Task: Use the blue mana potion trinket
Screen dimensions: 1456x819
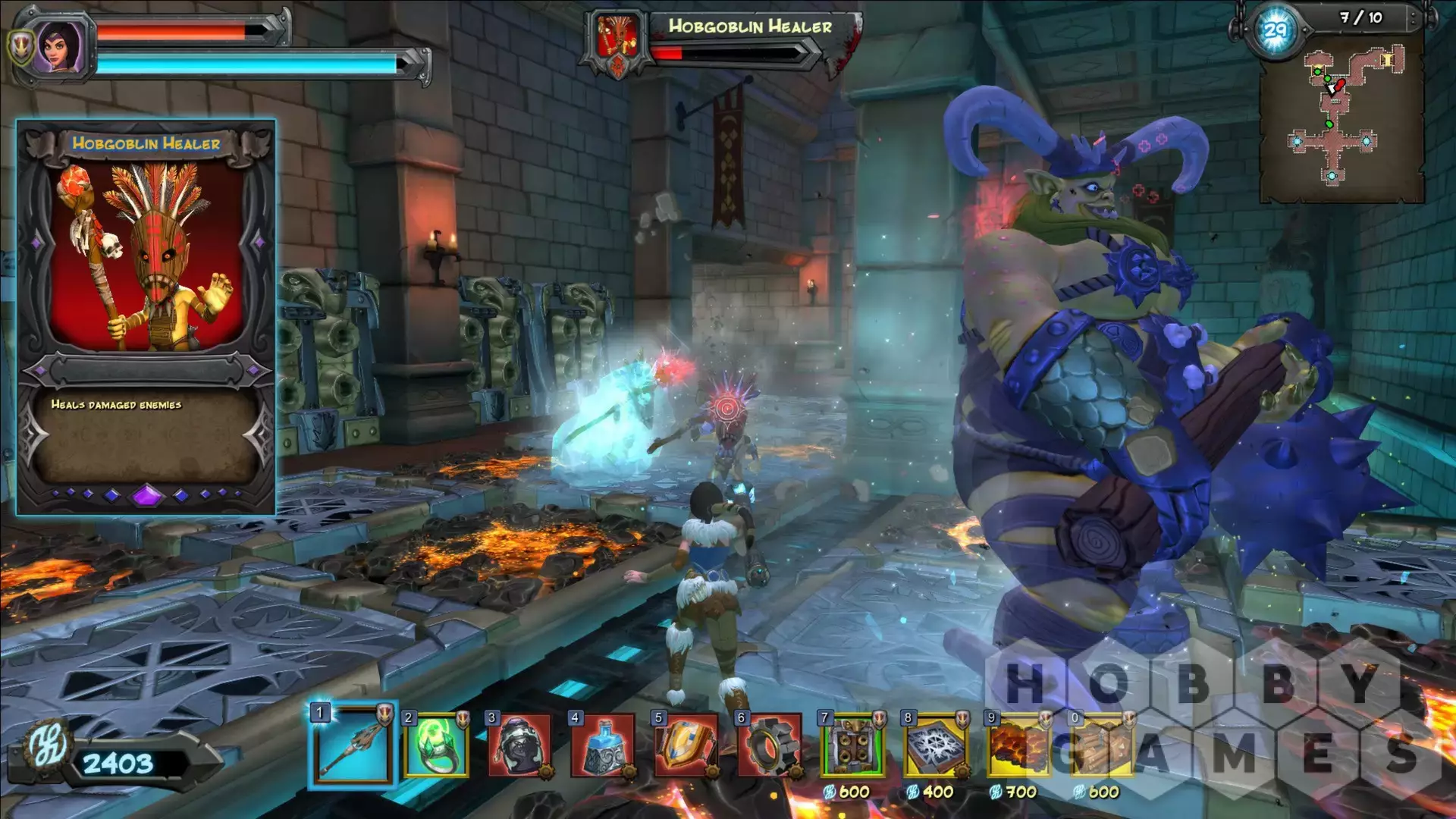Action: click(603, 746)
